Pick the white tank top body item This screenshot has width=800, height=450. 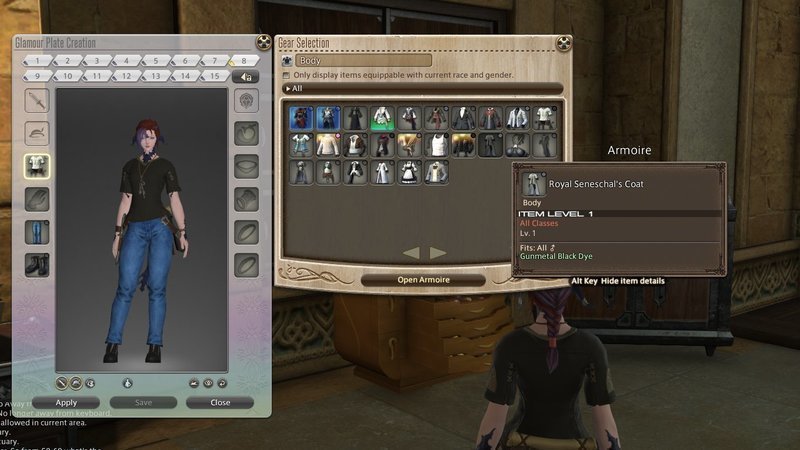coord(436,145)
